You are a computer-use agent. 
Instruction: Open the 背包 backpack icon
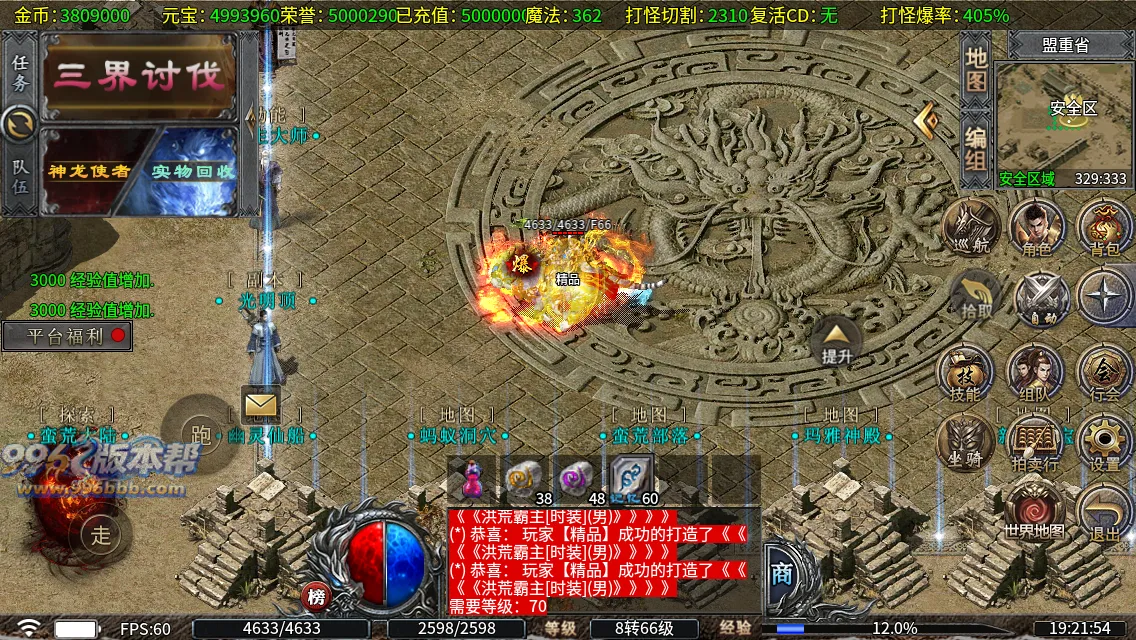tap(1104, 229)
